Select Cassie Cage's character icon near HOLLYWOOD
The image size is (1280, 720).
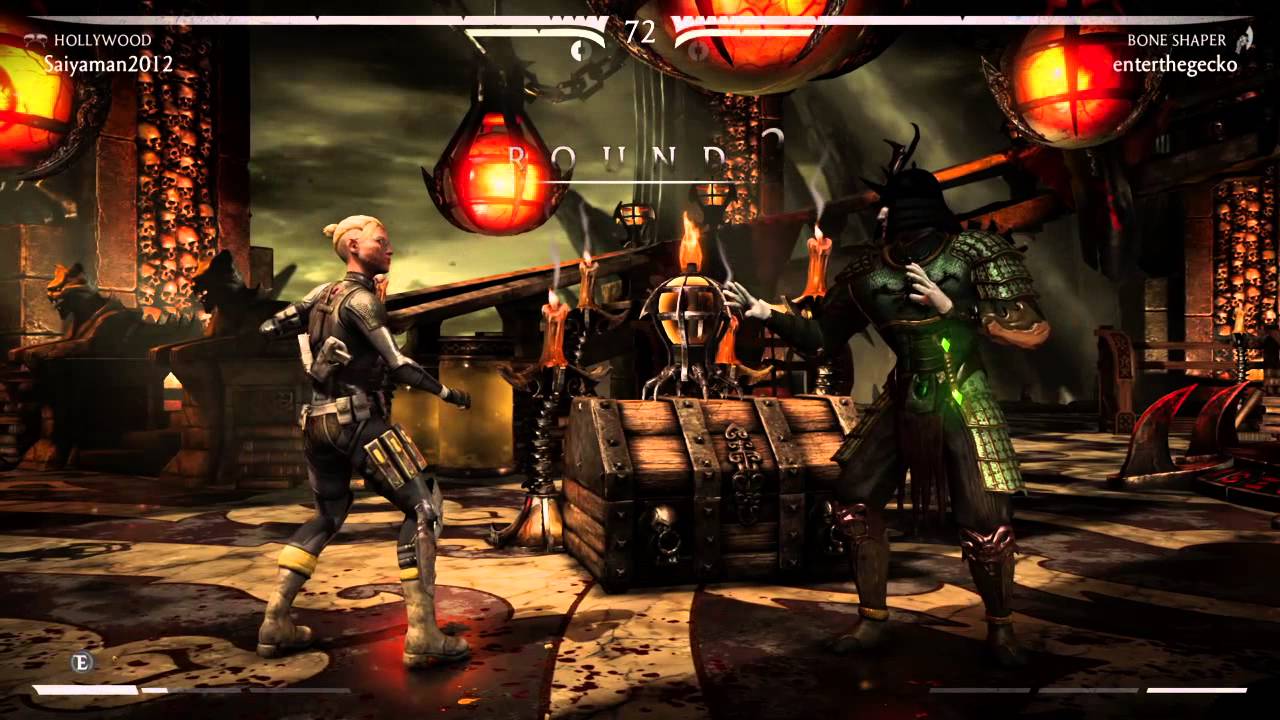[33, 40]
